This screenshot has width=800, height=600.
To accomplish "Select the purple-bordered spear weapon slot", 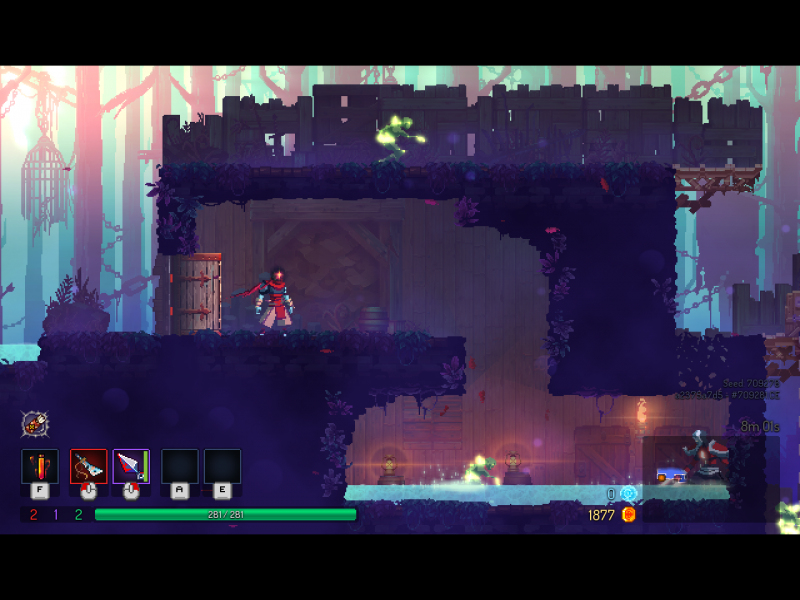I will [131, 466].
